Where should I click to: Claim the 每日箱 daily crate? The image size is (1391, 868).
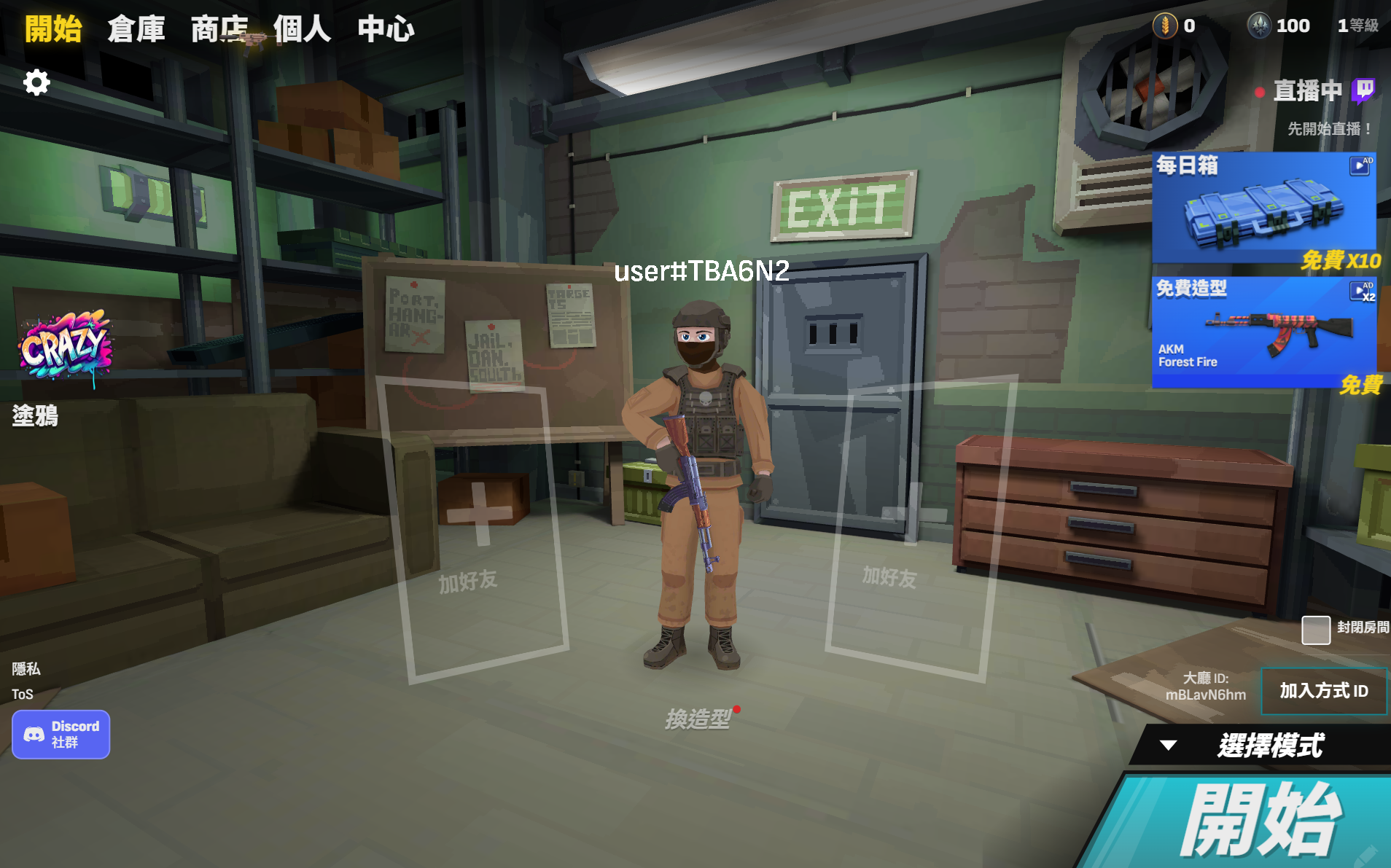pos(1264,209)
